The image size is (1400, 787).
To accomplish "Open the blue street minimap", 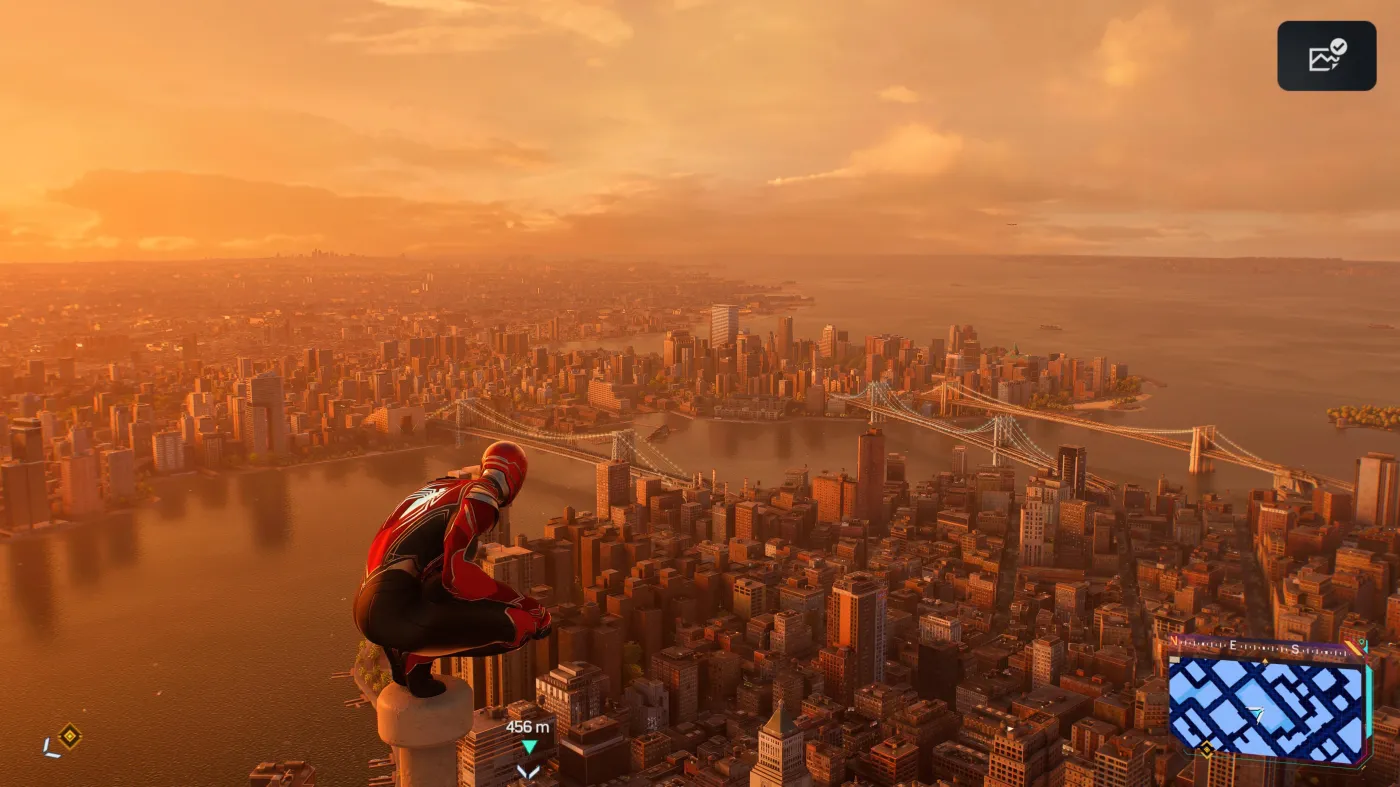I will (x=1267, y=709).
